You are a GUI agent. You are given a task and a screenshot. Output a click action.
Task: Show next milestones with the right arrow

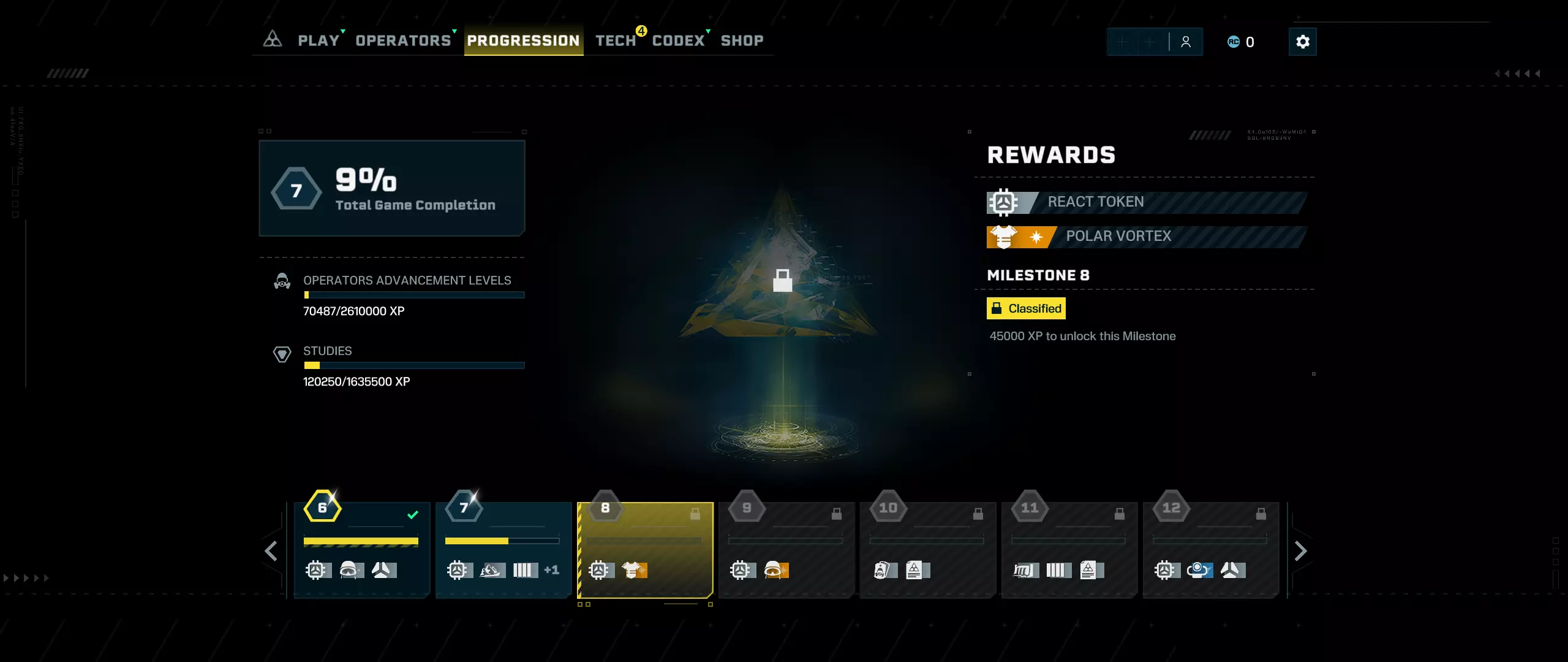[x=1300, y=551]
